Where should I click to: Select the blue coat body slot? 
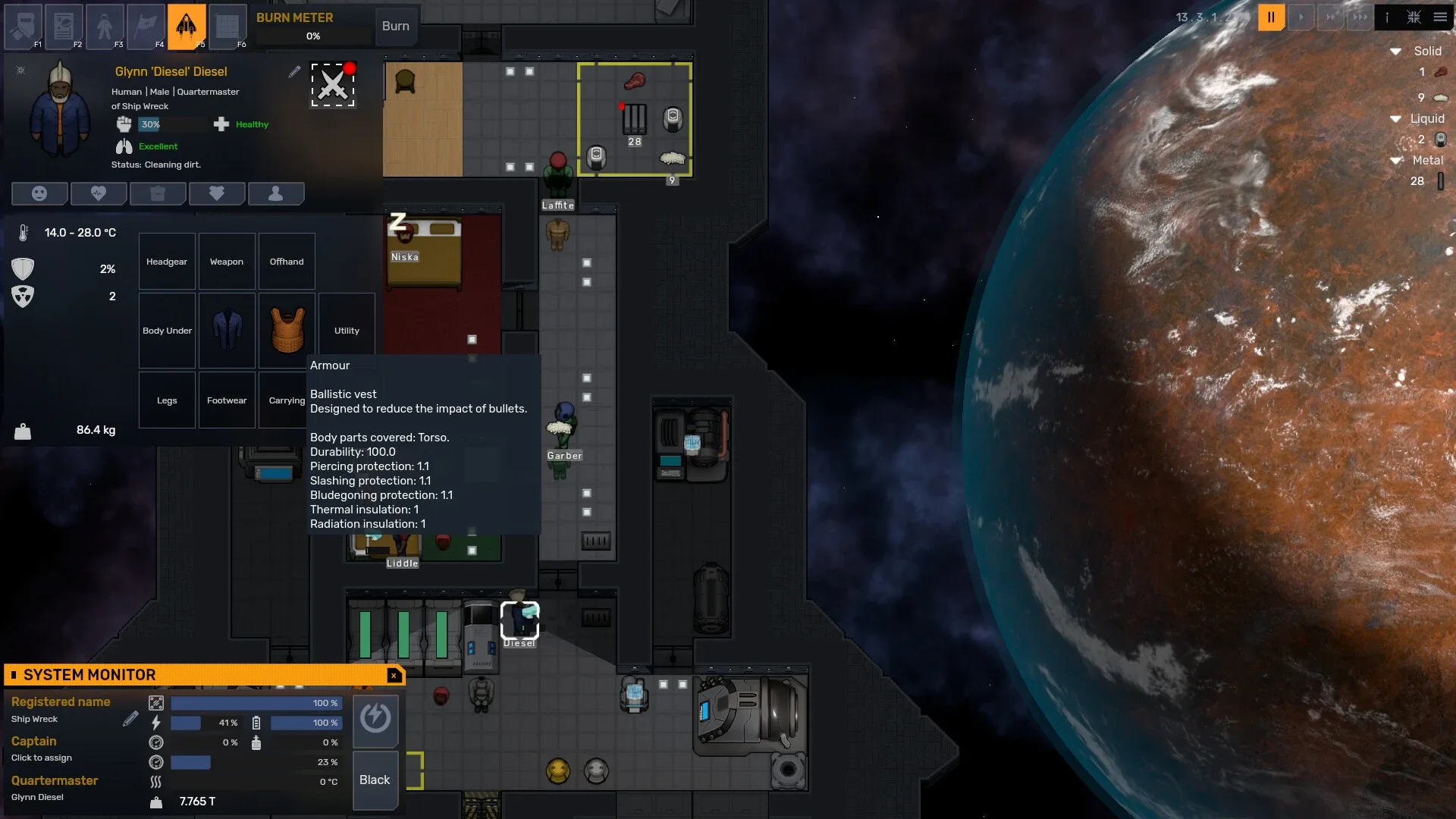227,331
